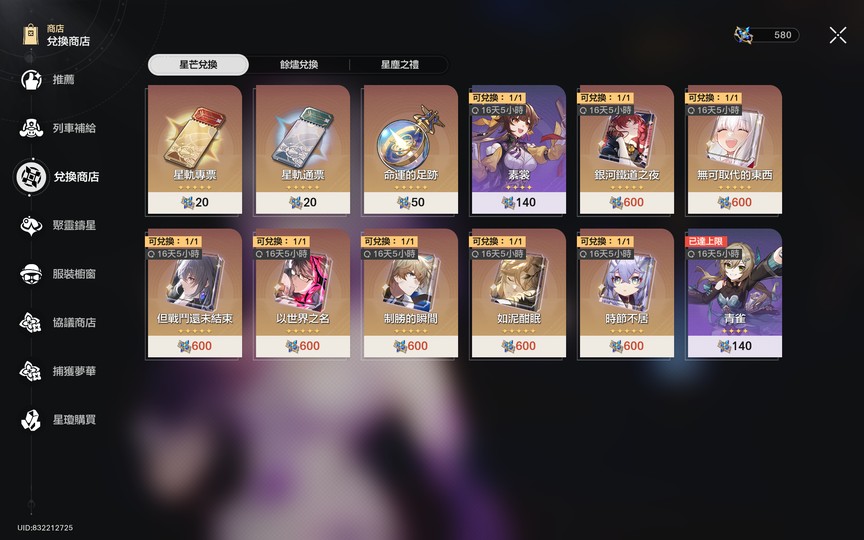864x540 pixels.
Task: Select the 星軌專票 item for 20
Action: point(194,148)
